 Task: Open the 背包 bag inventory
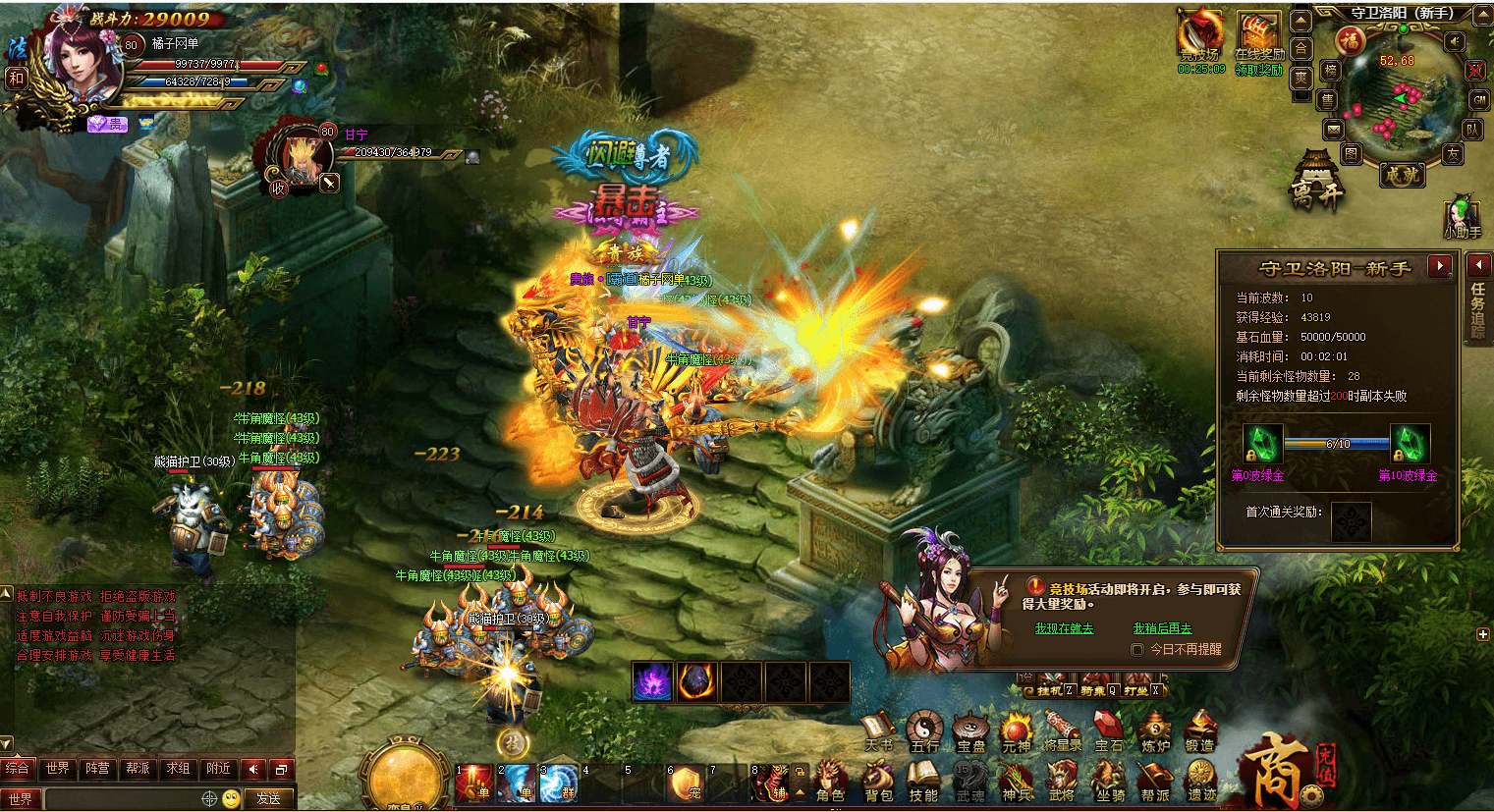(878, 782)
